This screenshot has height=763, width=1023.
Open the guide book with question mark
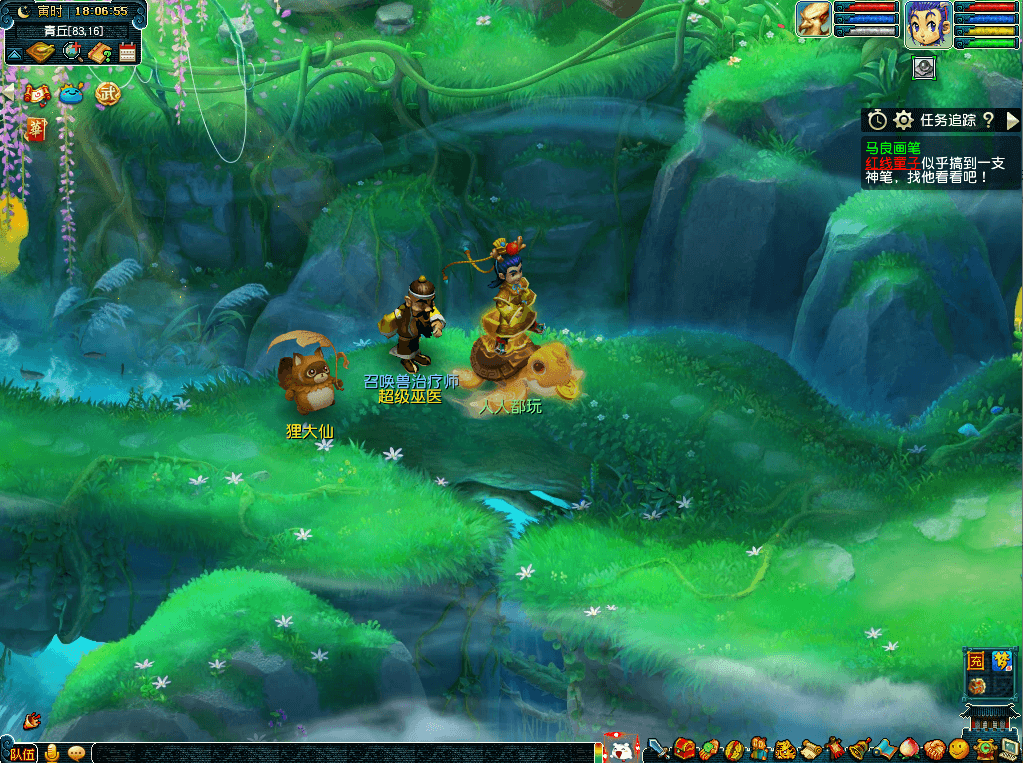click(x=99, y=54)
